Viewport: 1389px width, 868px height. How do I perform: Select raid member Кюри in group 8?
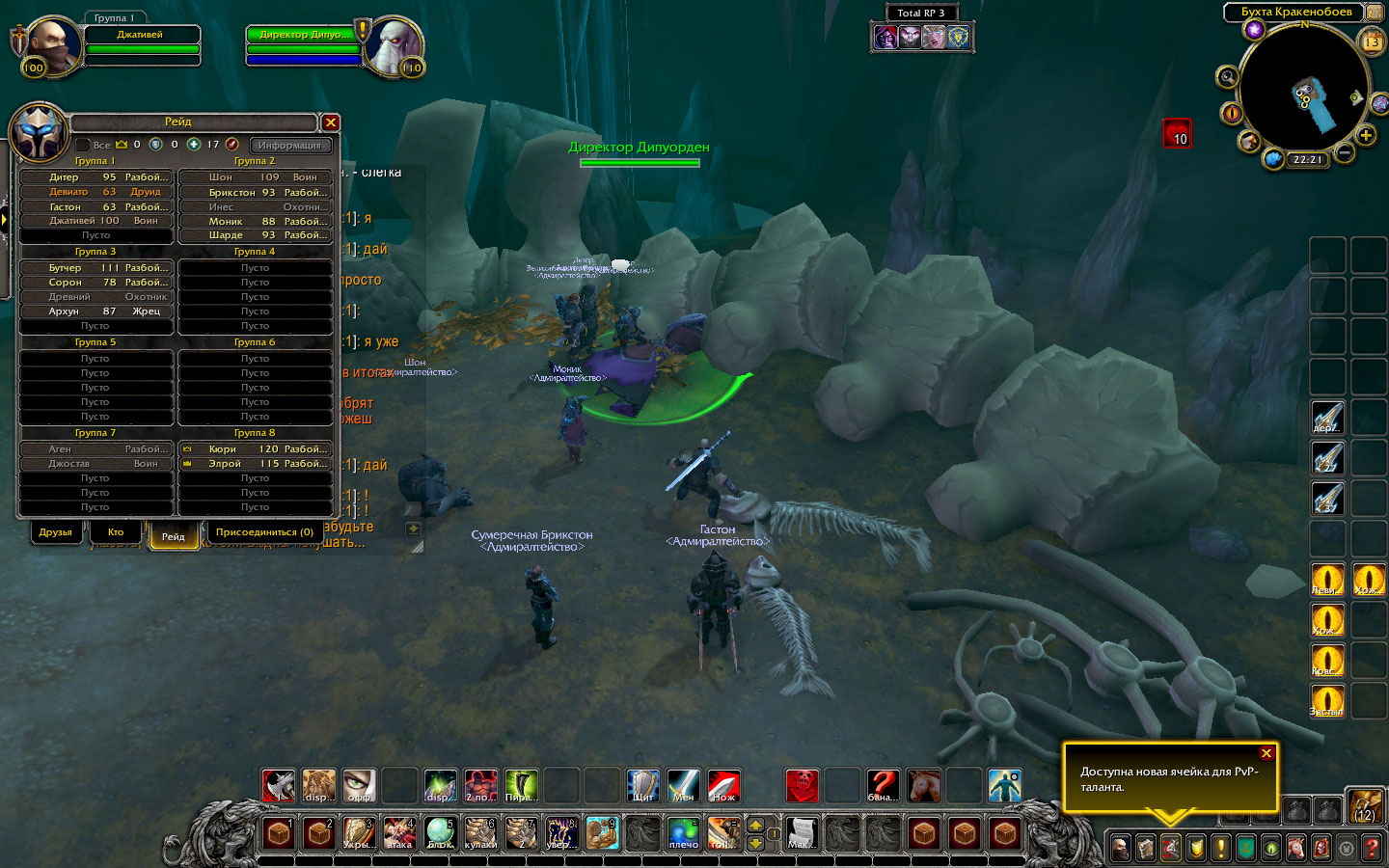tap(256, 449)
